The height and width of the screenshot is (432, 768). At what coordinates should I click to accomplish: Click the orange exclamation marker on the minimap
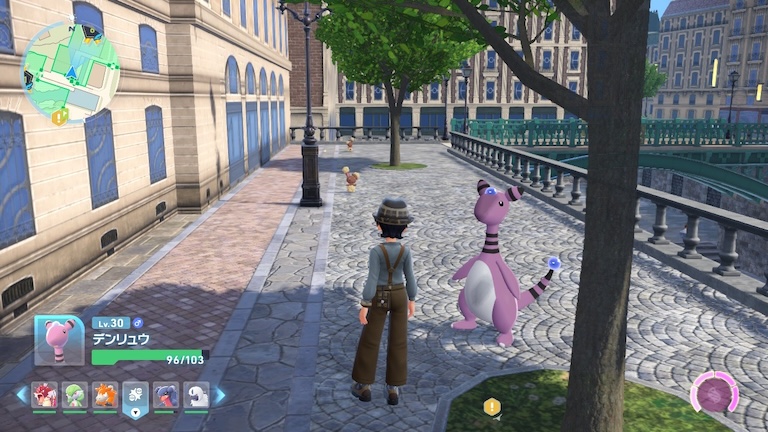tap(59, 116)
